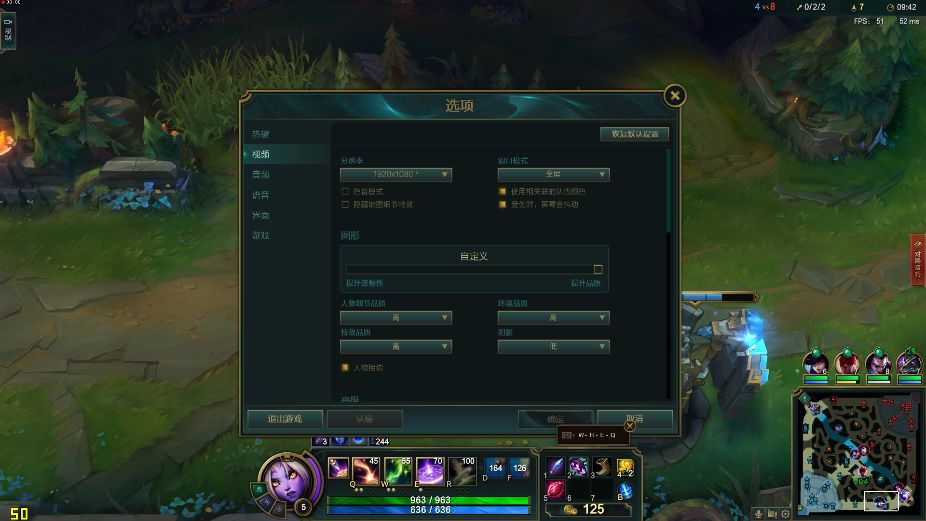The width and height of the screenshot is (926, 521).
Task: Expand the 窗口模式 window mode dropdown
Action: click(x=553, y=174)
